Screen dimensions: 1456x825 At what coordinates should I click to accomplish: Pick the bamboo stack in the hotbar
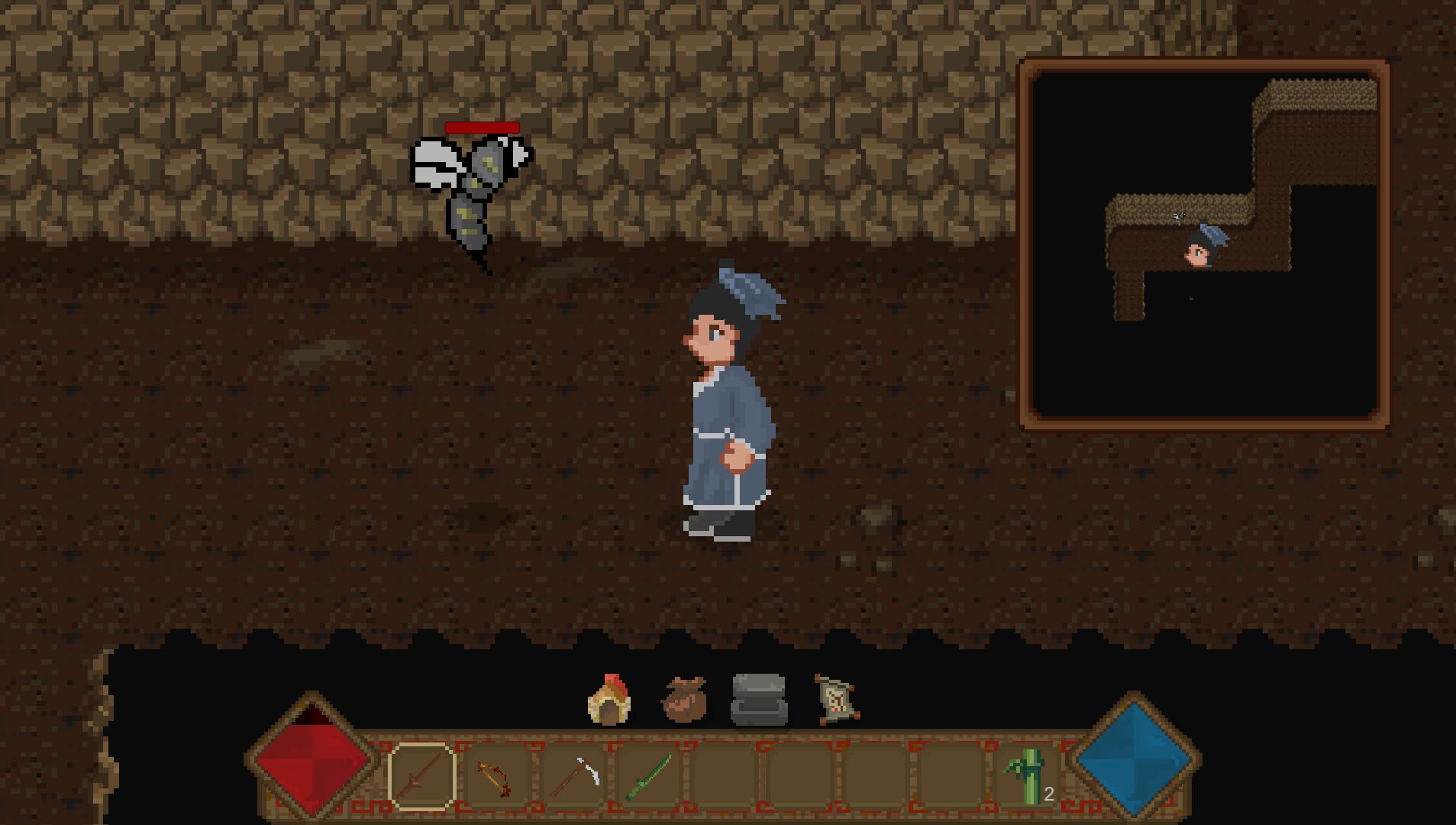(1028, 776)
